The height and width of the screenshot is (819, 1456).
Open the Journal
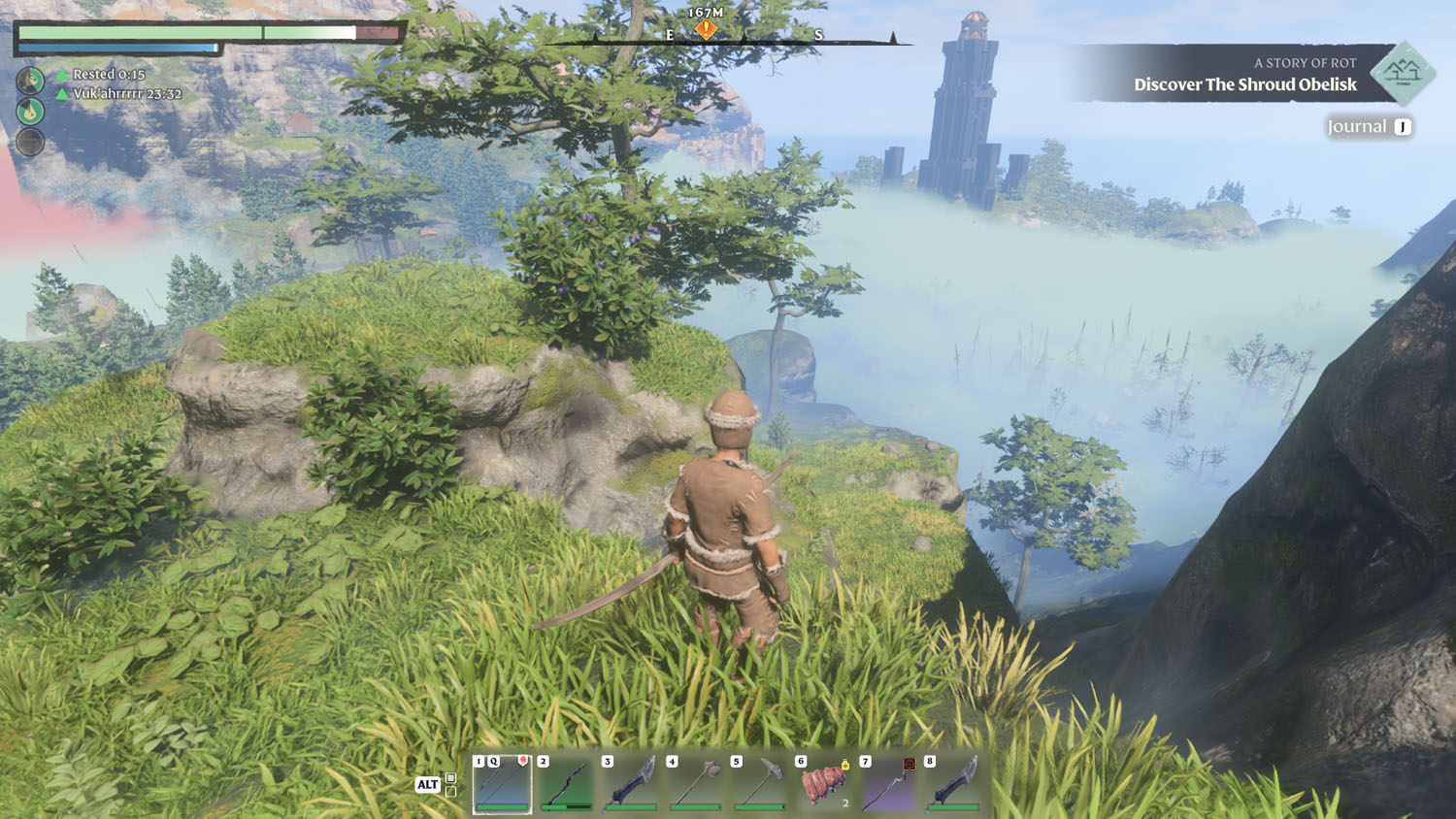click(1369, 127)
